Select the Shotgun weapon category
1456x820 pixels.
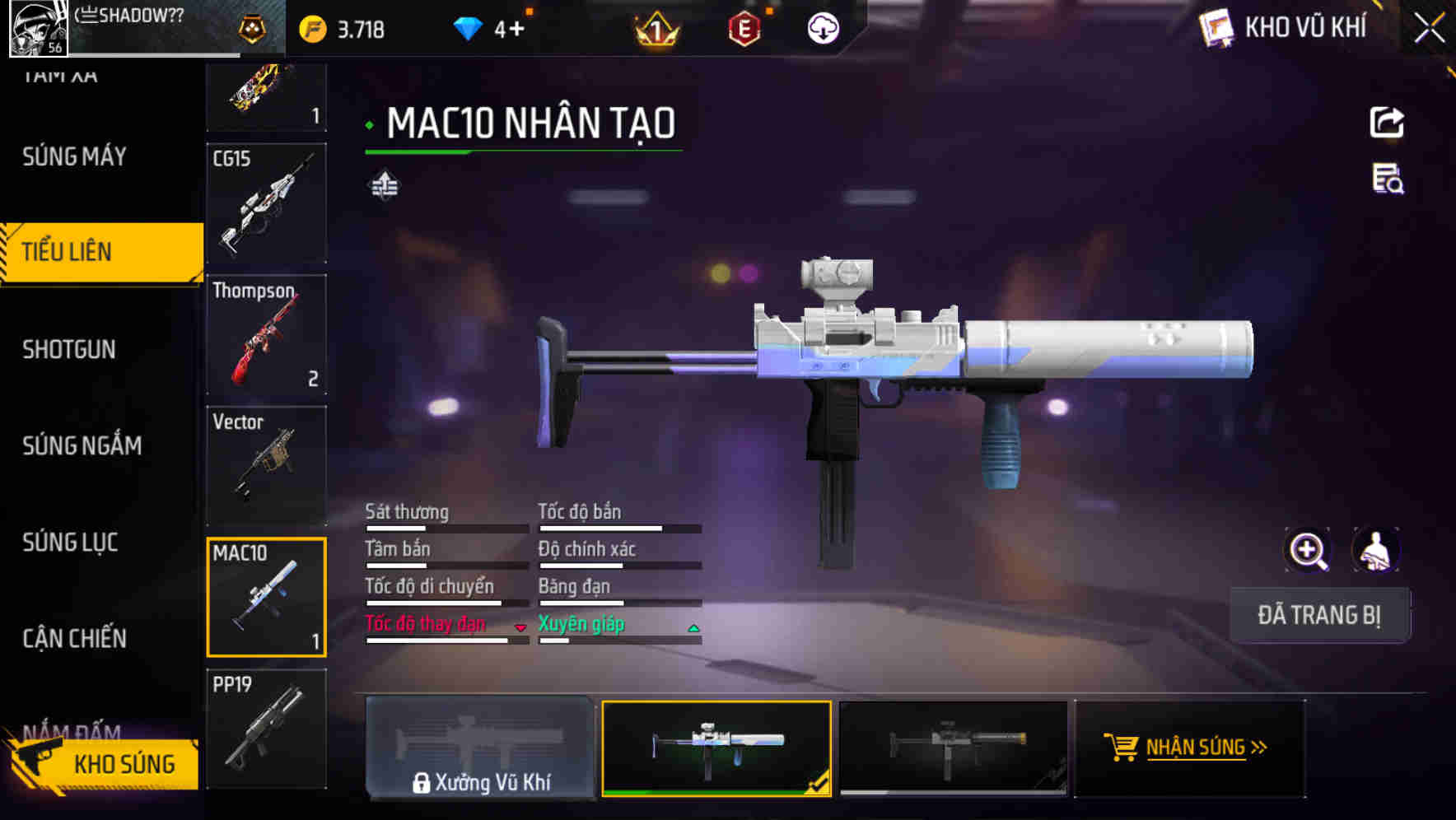(69, 349)
